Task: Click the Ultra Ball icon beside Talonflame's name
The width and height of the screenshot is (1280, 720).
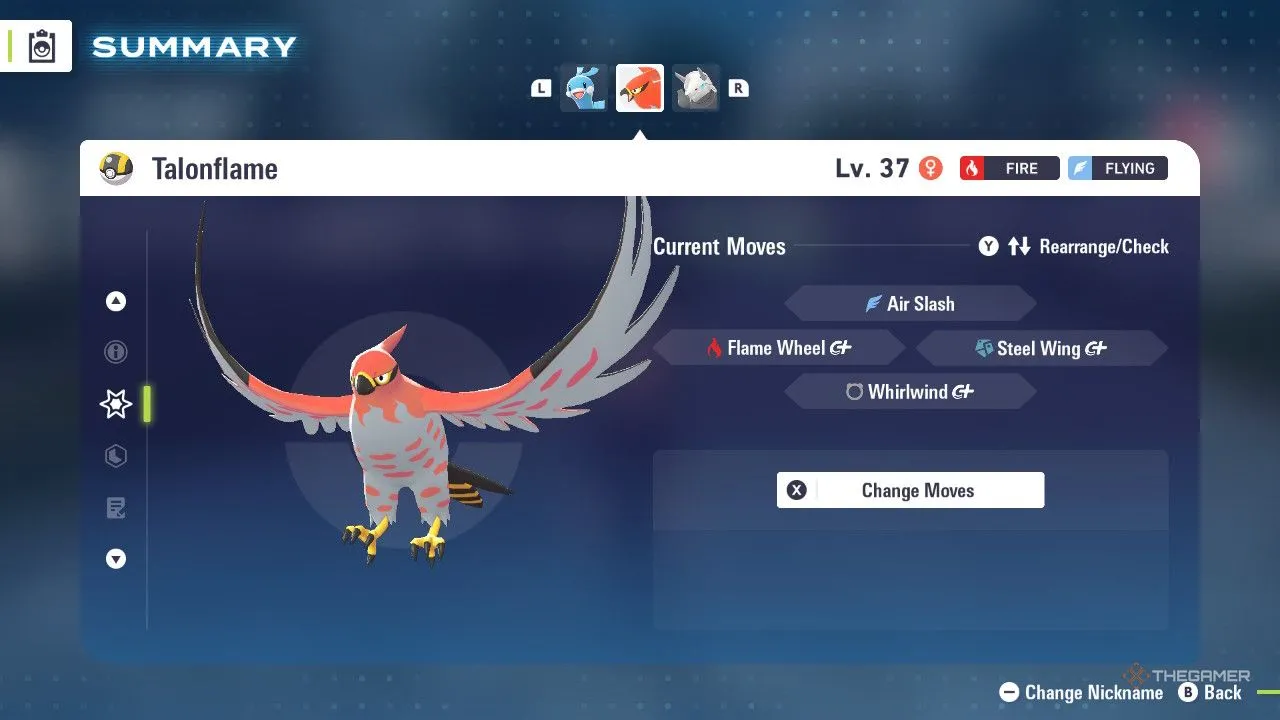Action: [113, 168]
